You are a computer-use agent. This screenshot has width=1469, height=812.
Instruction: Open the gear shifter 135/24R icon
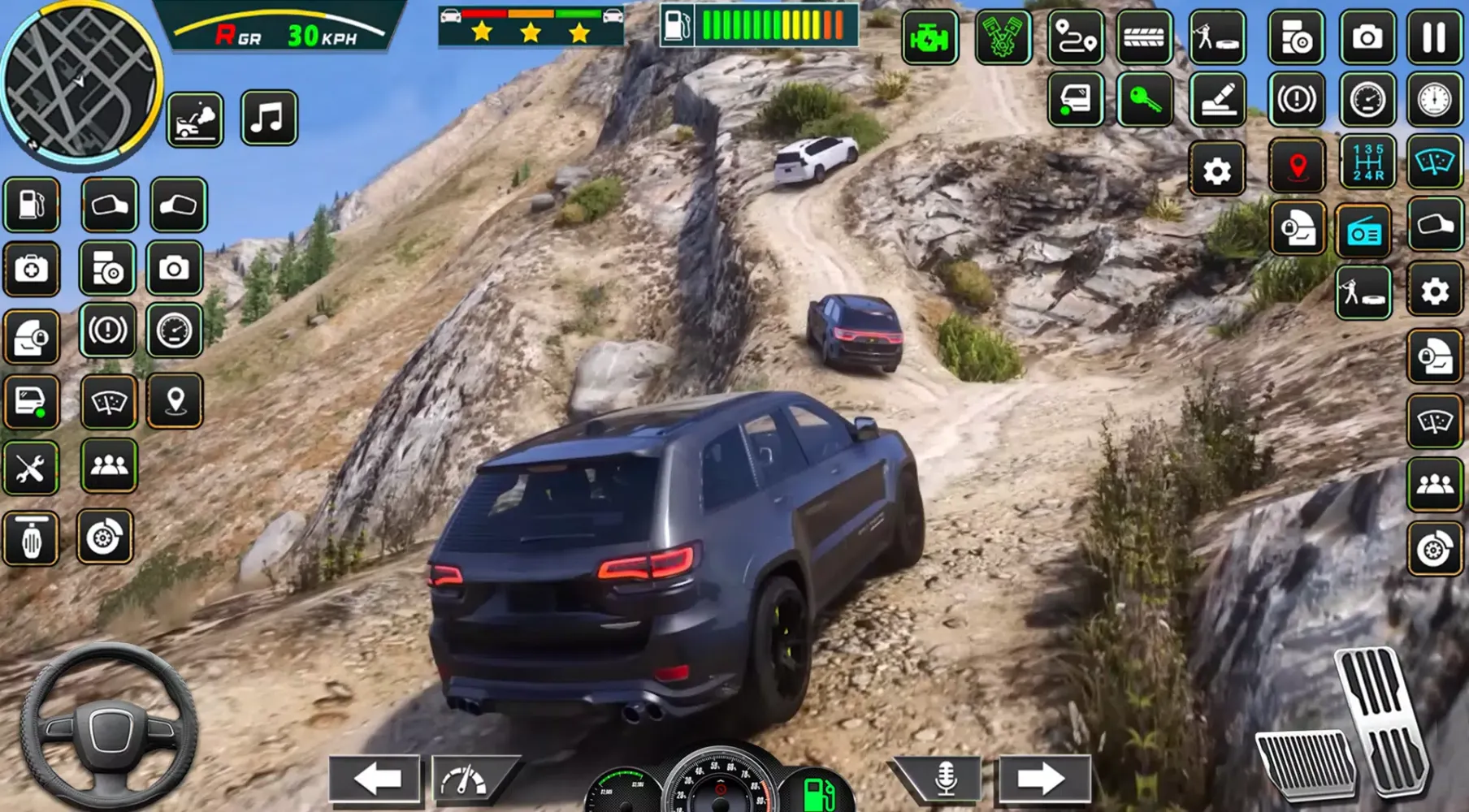pos(1367,162)
